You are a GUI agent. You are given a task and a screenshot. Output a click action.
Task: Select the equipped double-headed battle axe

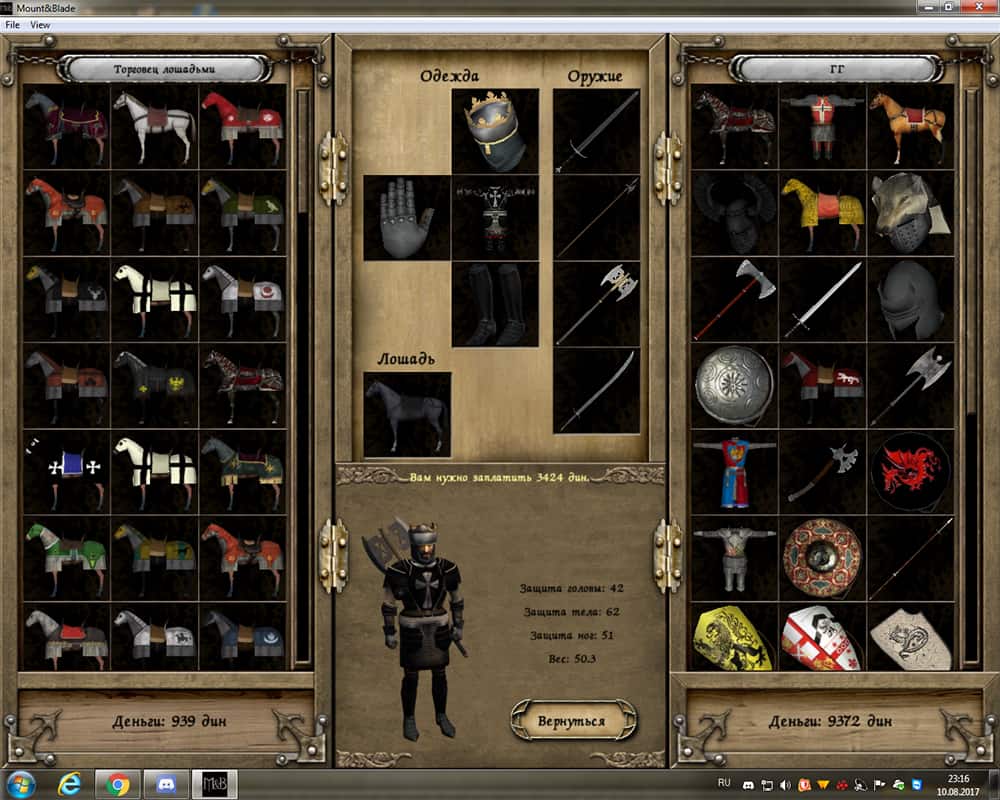(597, 304)
